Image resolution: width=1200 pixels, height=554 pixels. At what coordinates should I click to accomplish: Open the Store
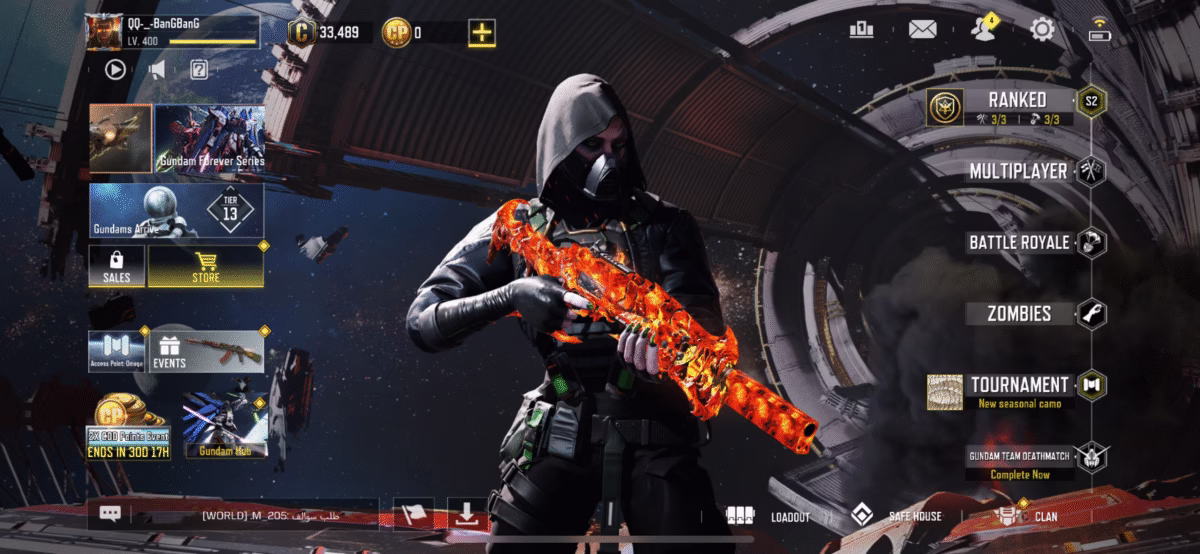click(206, 266)
